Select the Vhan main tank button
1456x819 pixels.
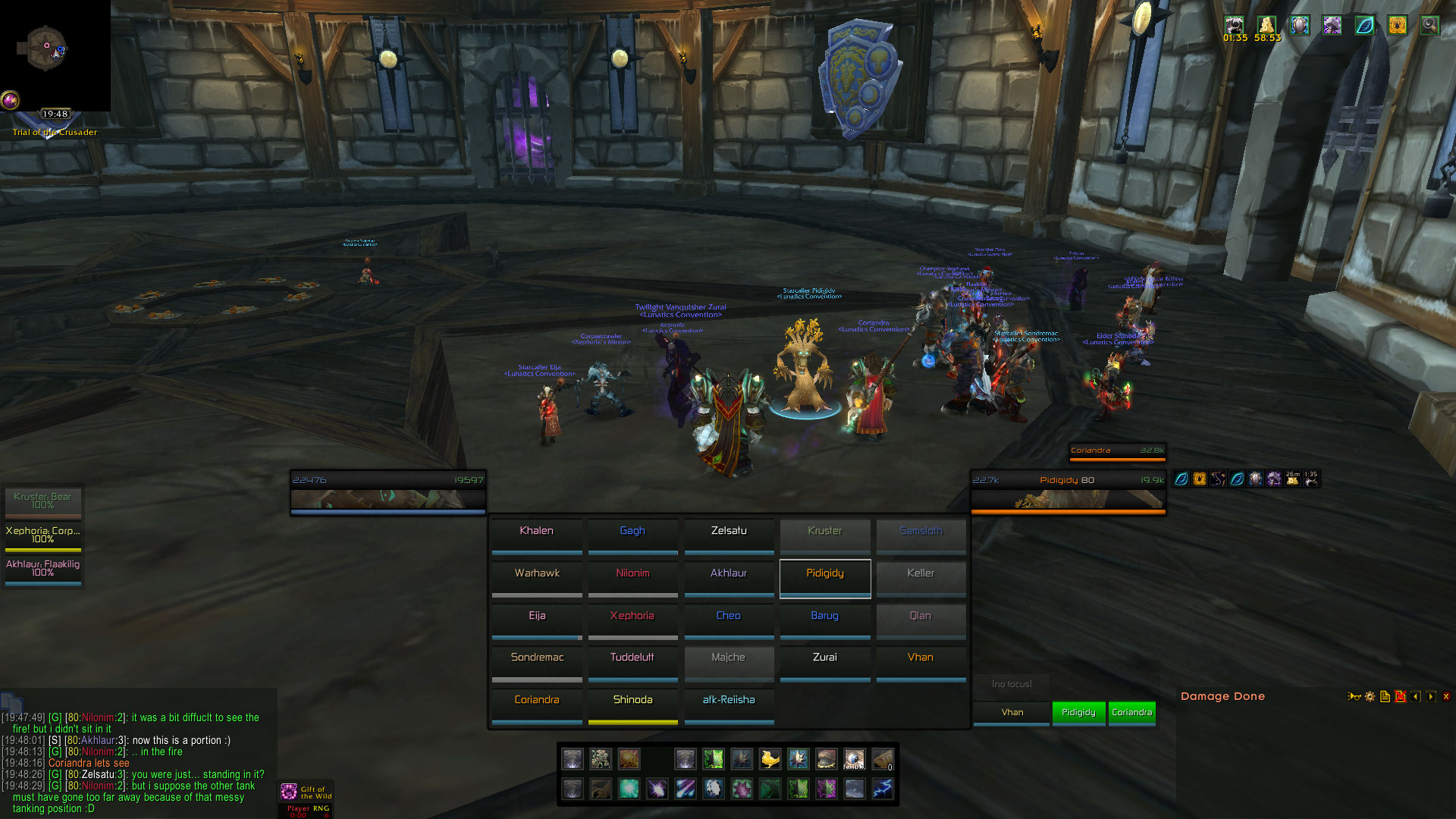[1012, 713]
